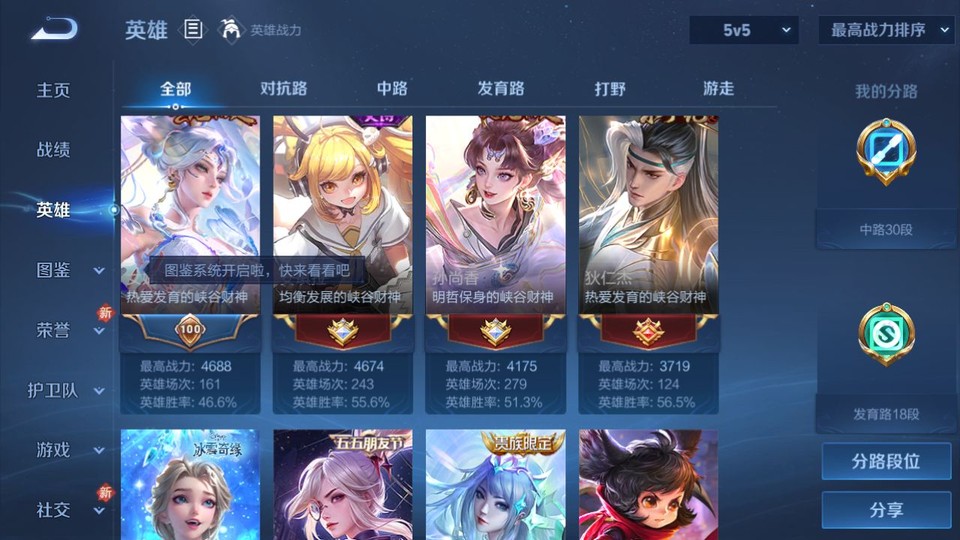Switch to the 中路 tab
Image resolution: width=960 pixels, height=540 pixels.
[392, 89]
